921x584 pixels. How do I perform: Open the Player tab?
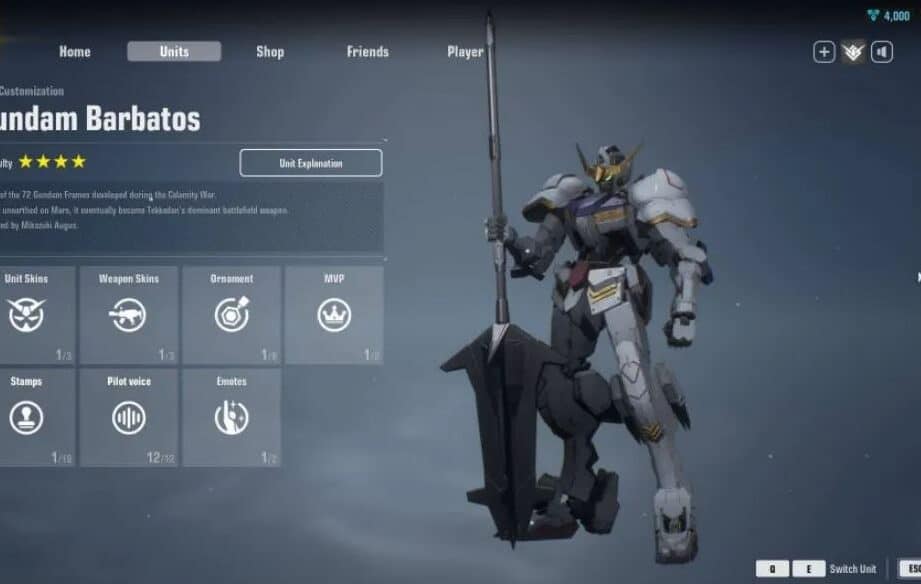coord(465,52)
